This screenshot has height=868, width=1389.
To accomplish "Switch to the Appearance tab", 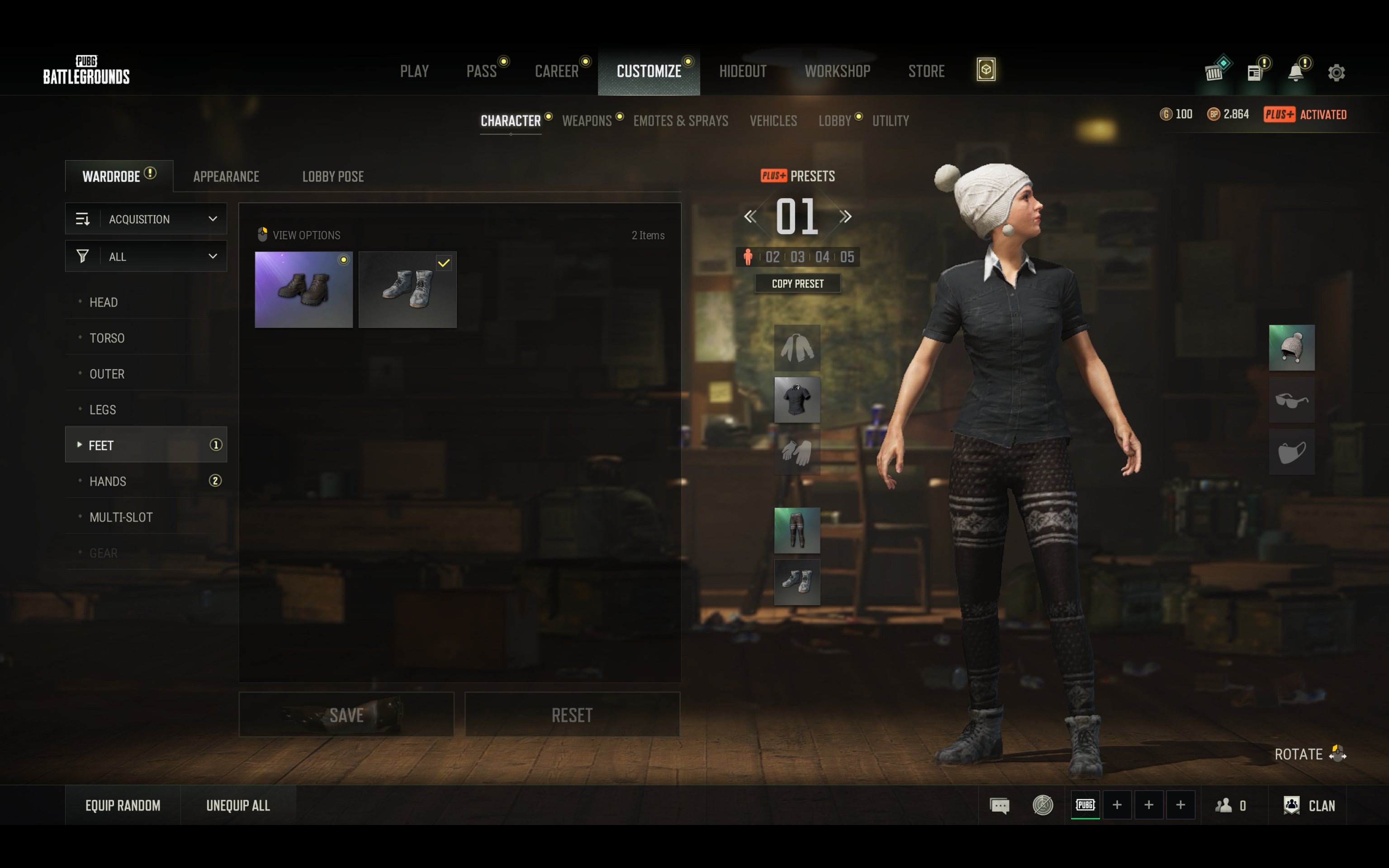I will [226, 176].
